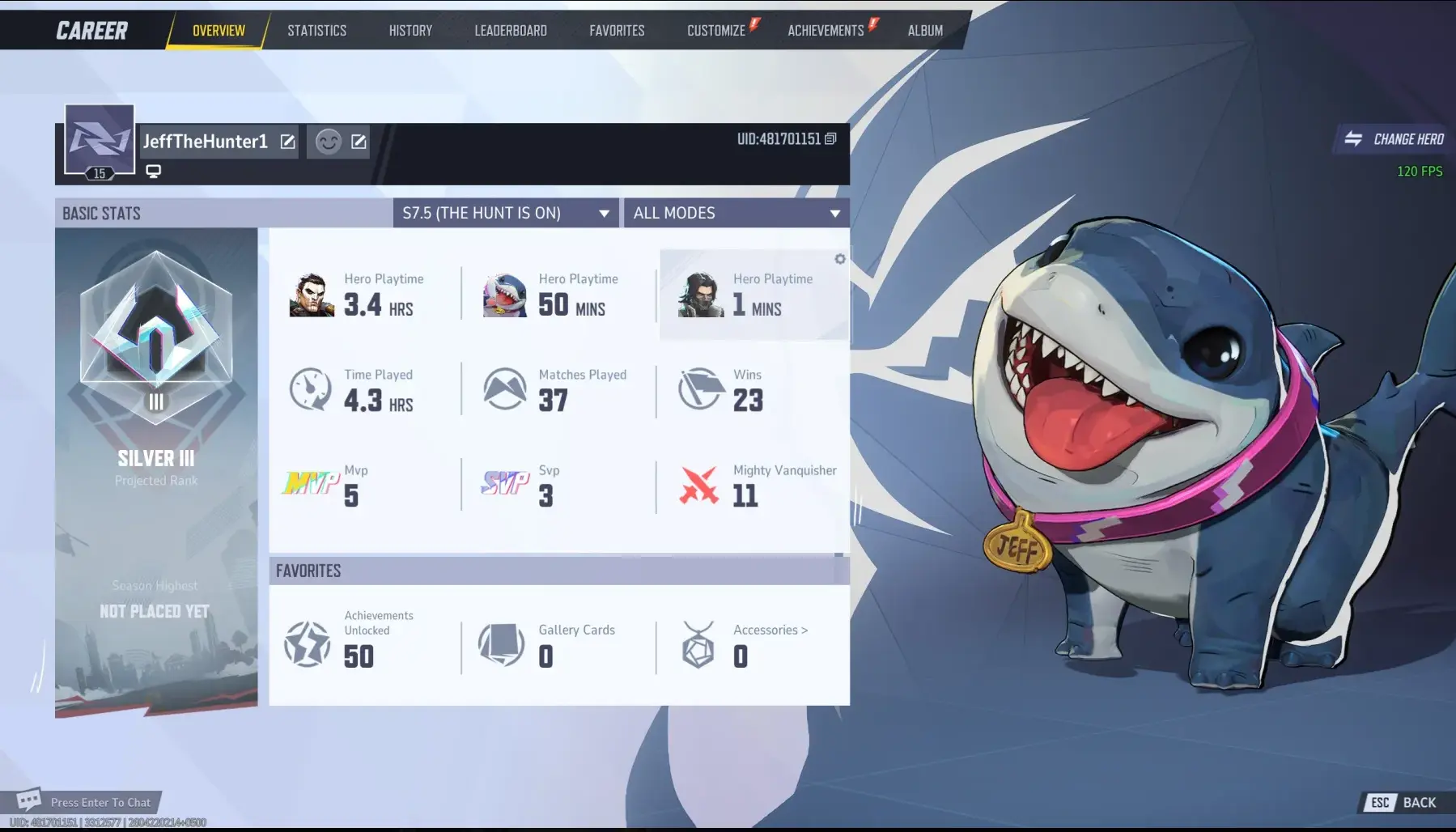
Task: Show the Leaderboard tab
Action: coord(511,31)
